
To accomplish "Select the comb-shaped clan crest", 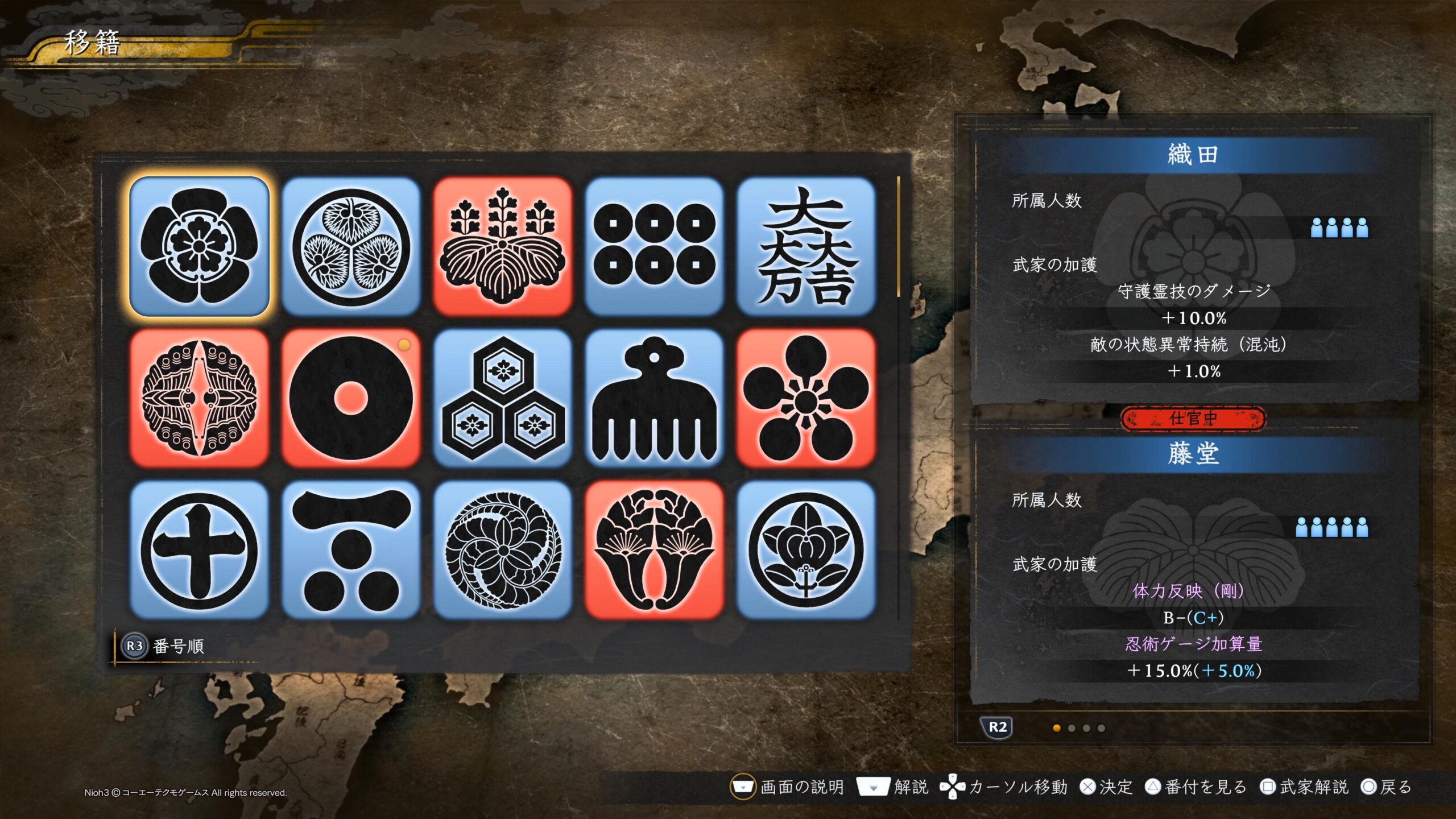I will (x=654, y=398).
